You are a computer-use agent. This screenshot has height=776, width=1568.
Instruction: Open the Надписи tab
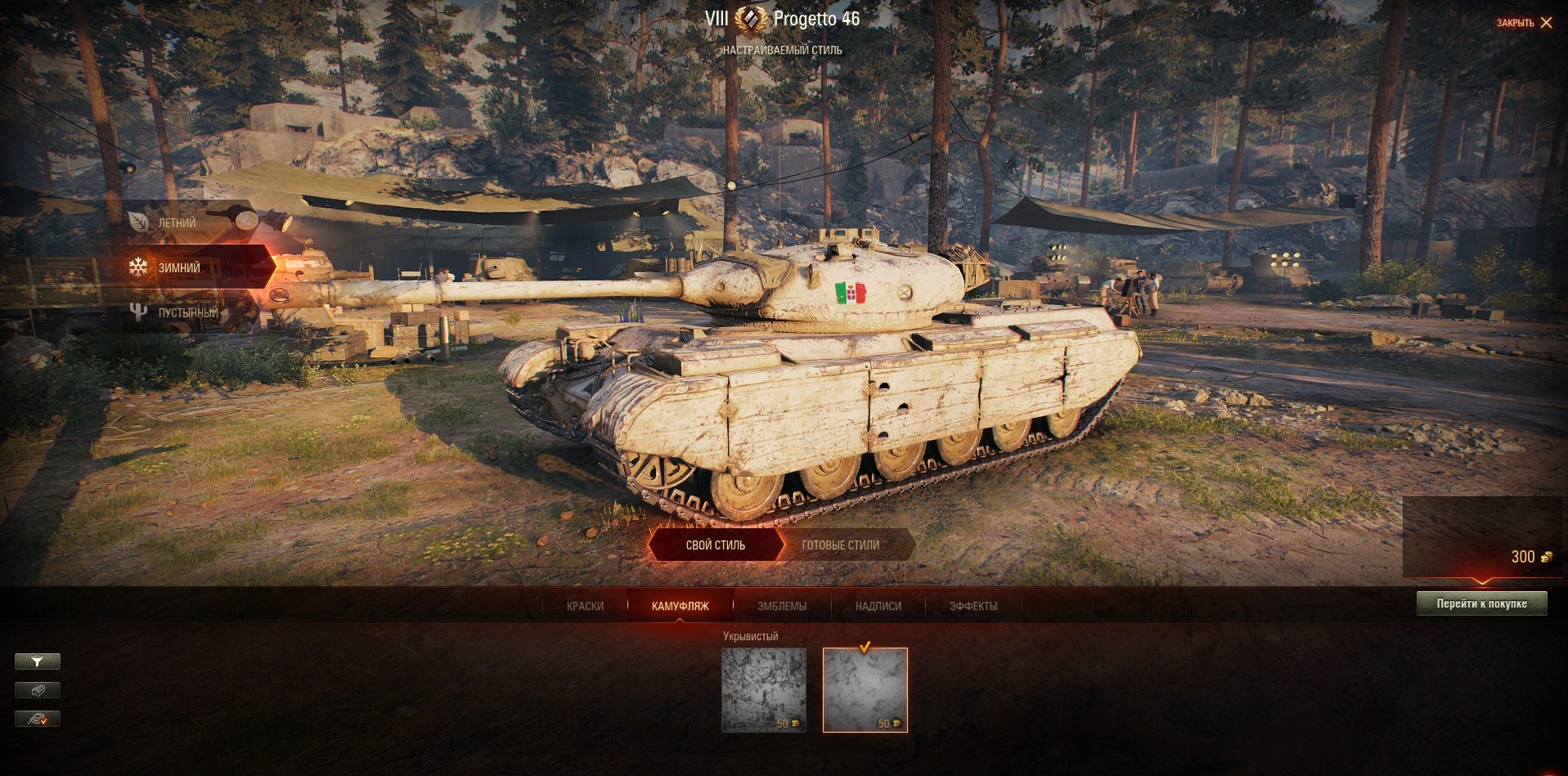point(878,606)
